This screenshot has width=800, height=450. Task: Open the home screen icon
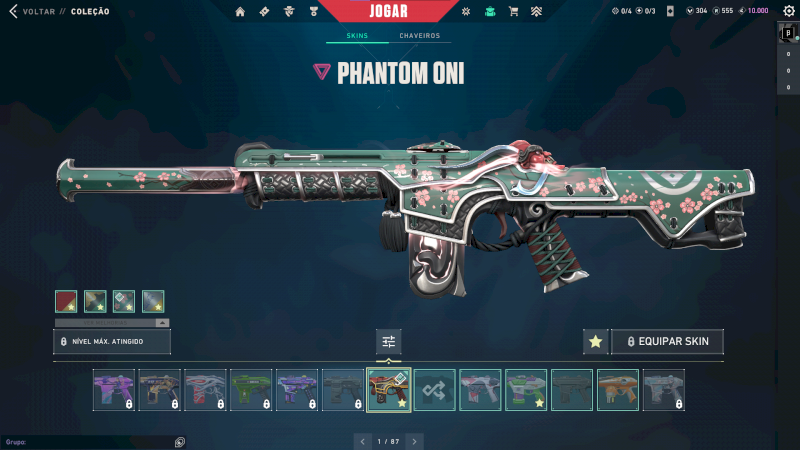point(240,12)
